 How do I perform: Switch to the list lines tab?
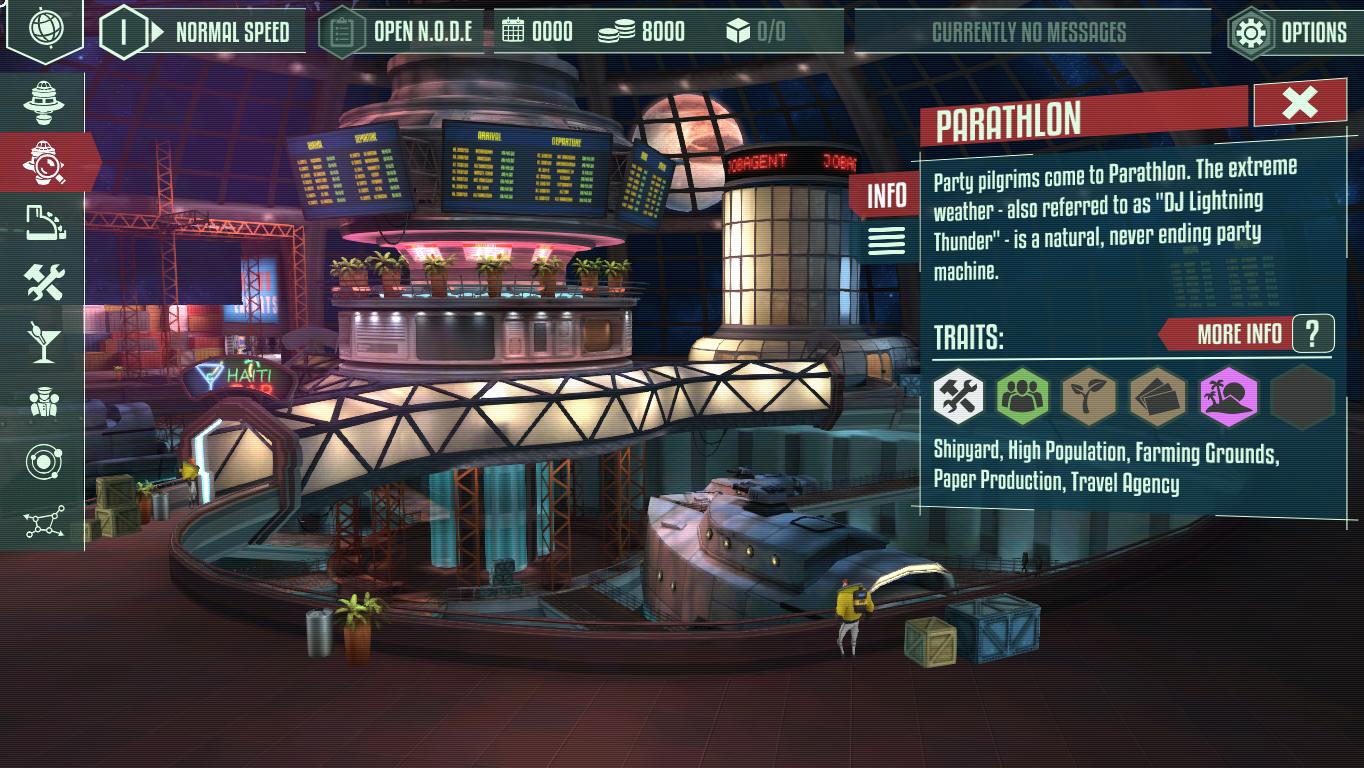pos(886,241)
